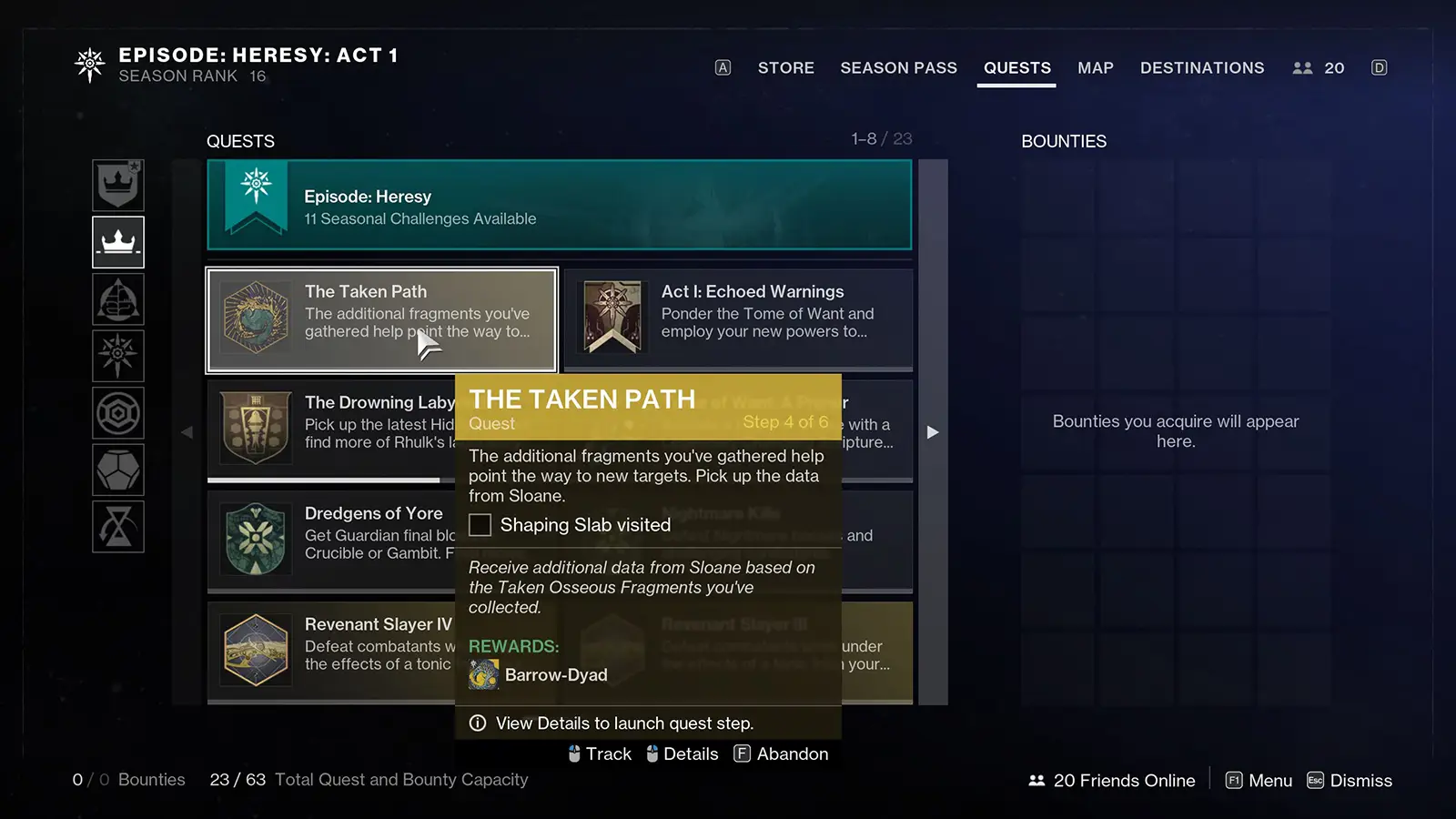1456x819 pixels.
Task: Select the Act I: Echoed Warnings quest card
Action: point(737,319)
